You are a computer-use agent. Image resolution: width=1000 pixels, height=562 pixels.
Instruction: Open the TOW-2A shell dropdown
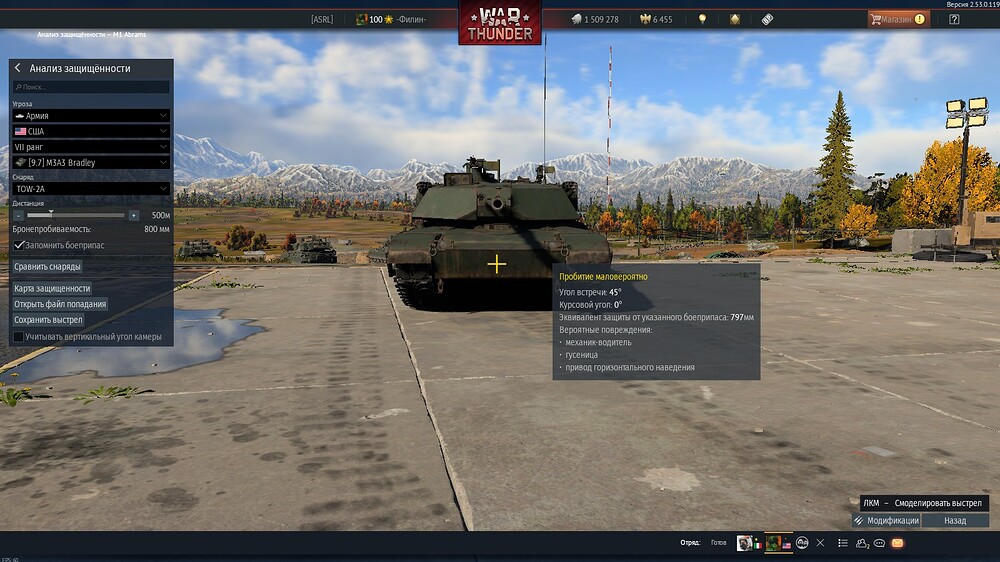[90, 188]
